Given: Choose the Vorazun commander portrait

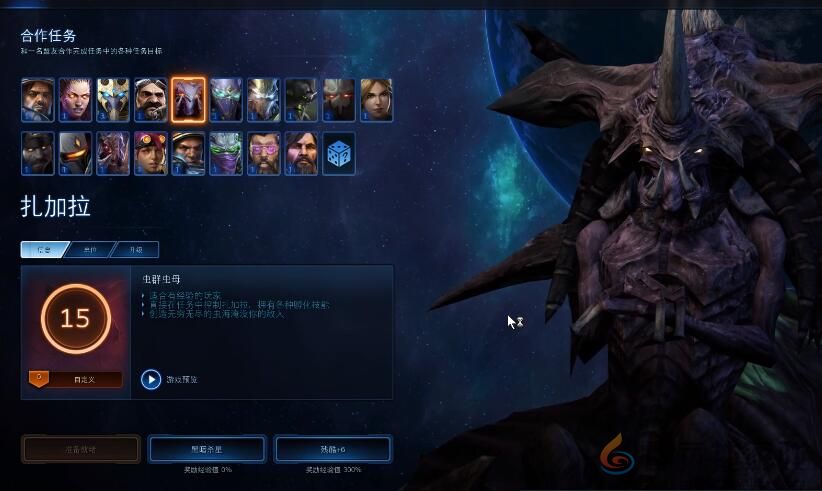Looking at the screenshot, I should pyautogui.click(x=226, y=100).
